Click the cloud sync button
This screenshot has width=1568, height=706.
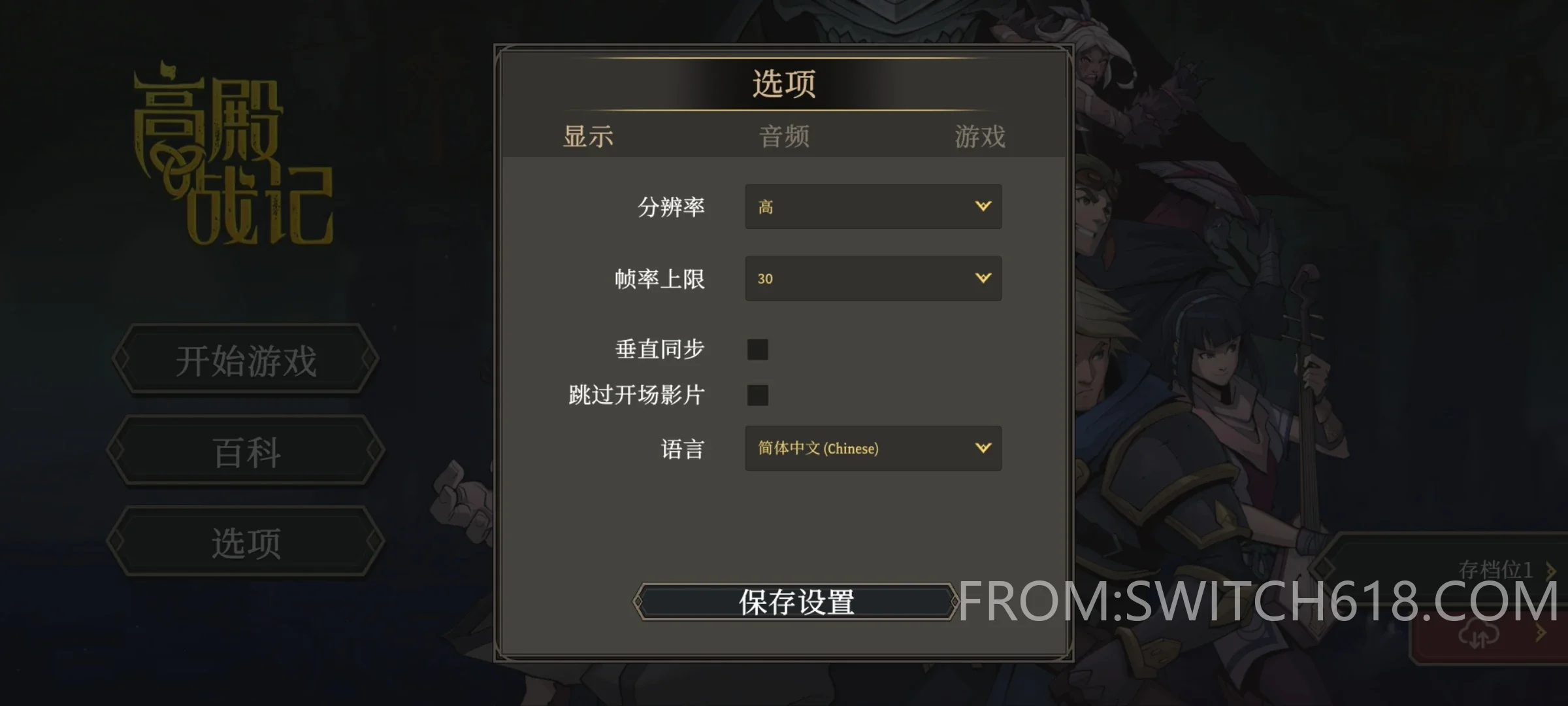pyautogui.click(x=1479, y=634)
